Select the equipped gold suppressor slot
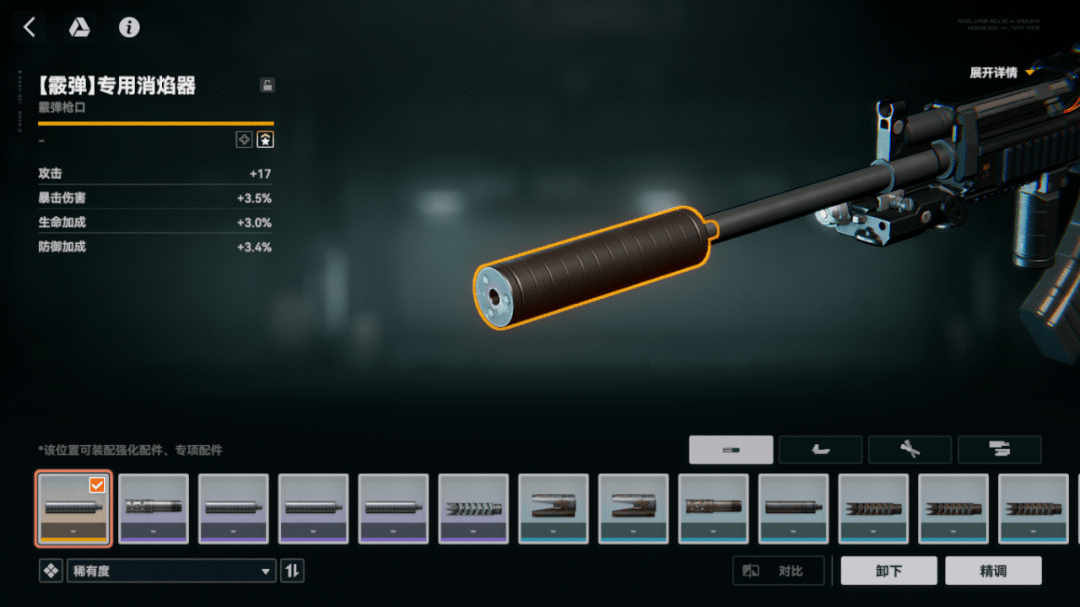Image resolution: width=1080 pixels, height=607 pixels. (x=73, y=508)
